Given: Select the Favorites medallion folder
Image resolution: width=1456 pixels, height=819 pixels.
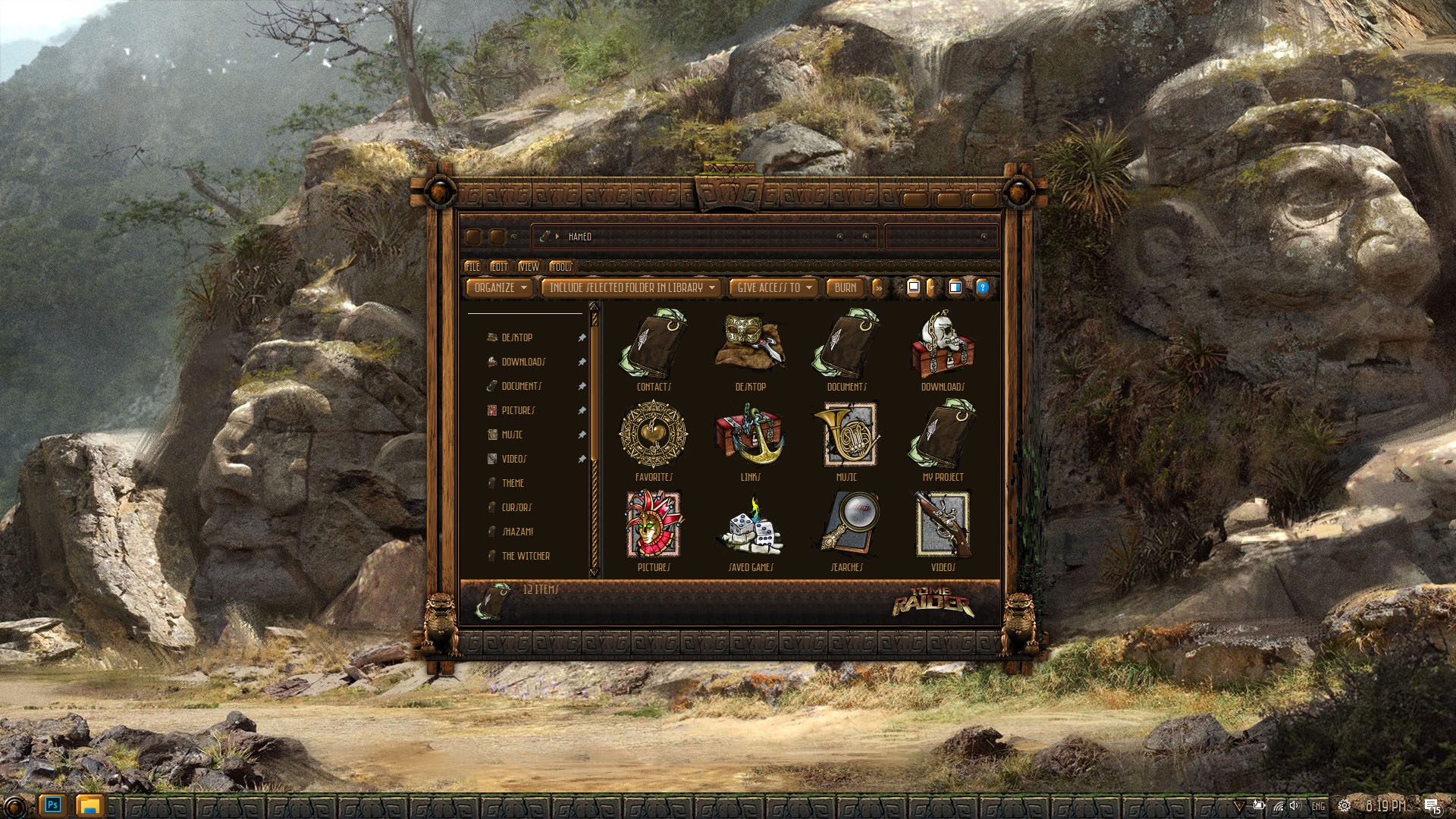Looking at the screenshot, I should [654, 435].
